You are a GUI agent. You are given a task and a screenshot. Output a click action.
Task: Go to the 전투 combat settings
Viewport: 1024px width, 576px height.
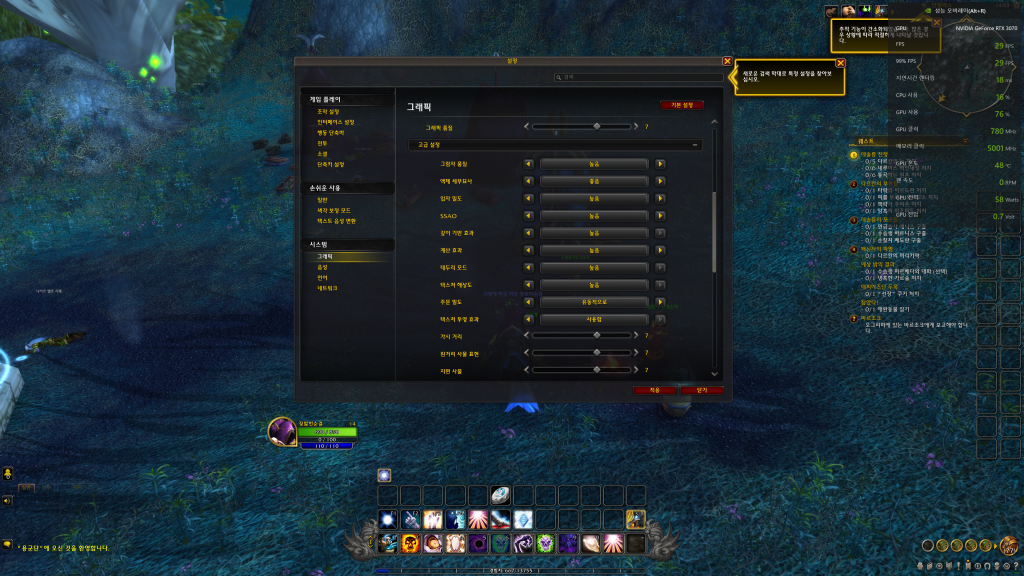point(322,143)
